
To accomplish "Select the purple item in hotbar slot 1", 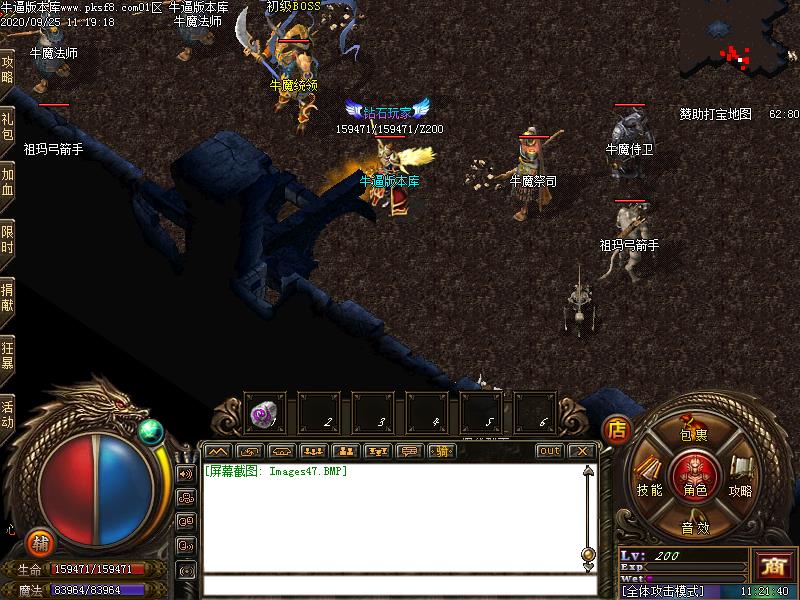I will click(265, 413).
